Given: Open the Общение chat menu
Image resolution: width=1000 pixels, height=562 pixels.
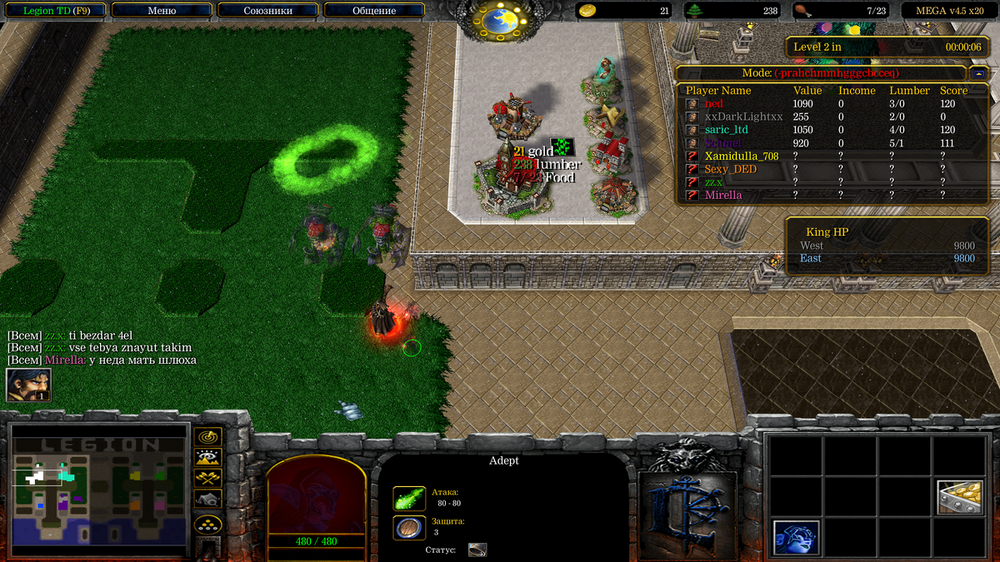Looking at the screenshot, I should (373, 11).
